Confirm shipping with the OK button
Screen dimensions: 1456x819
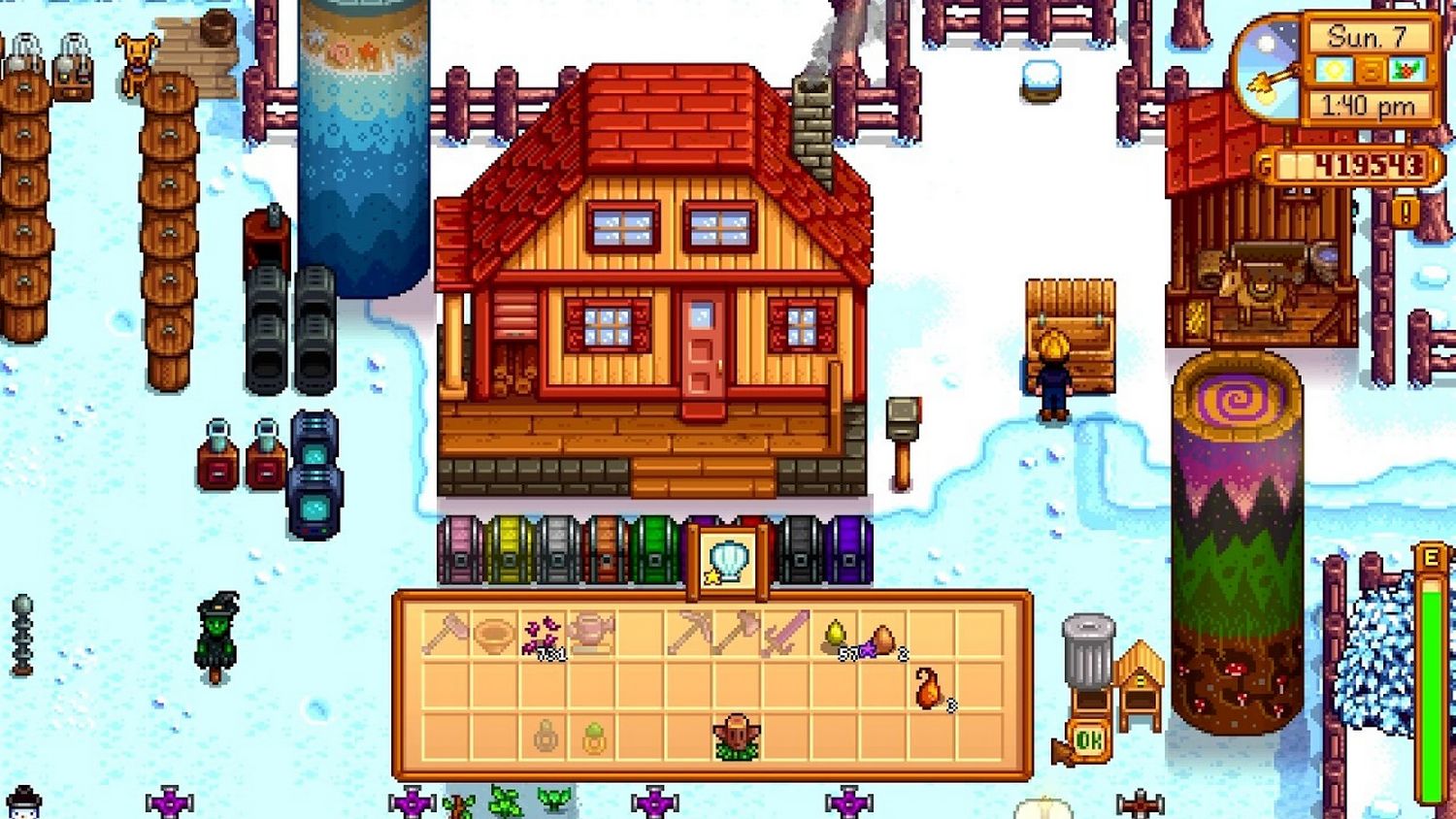pyautogui.click(x=1088, y=742)
